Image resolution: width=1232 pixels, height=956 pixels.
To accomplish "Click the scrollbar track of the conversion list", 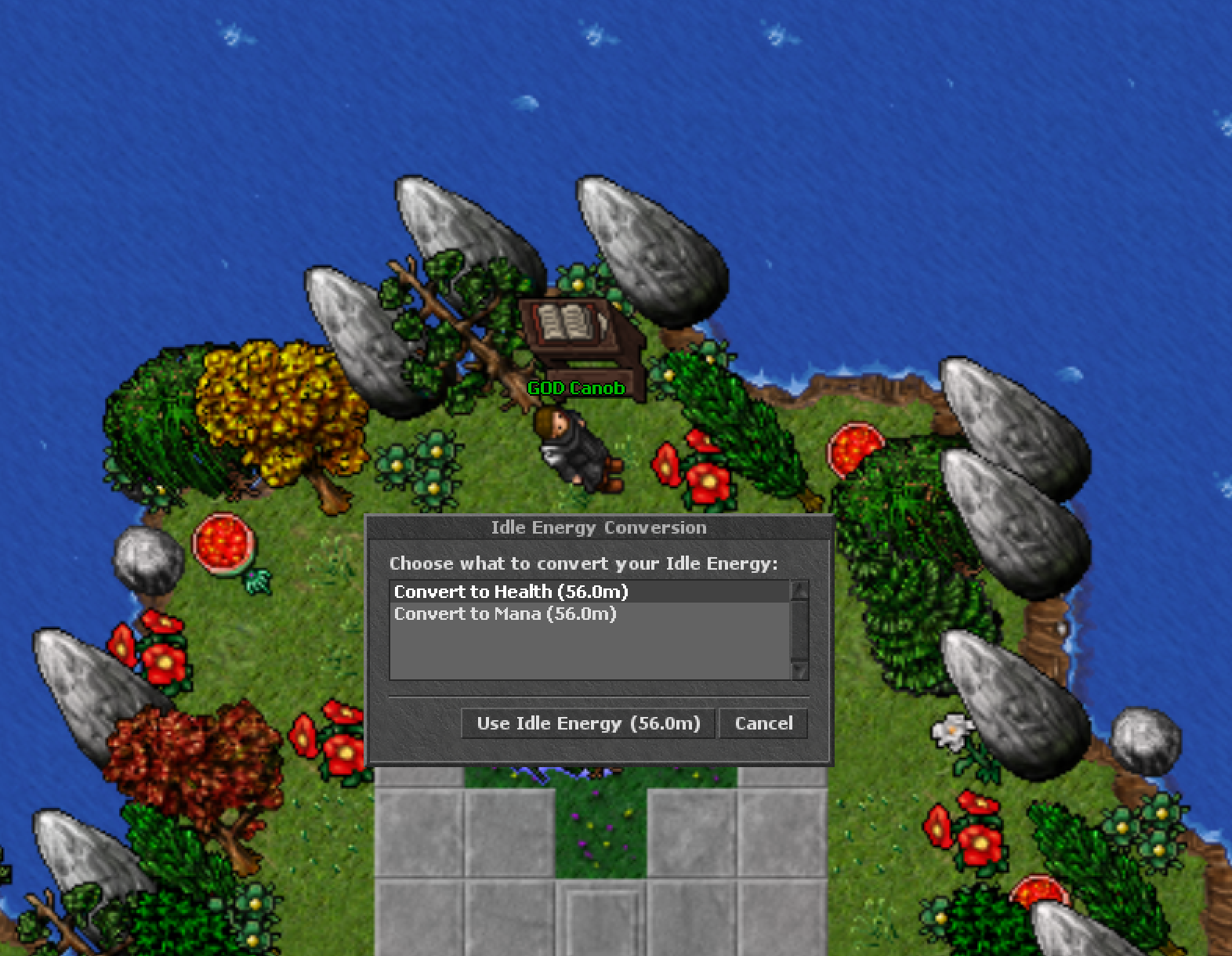I will (799, 631).
